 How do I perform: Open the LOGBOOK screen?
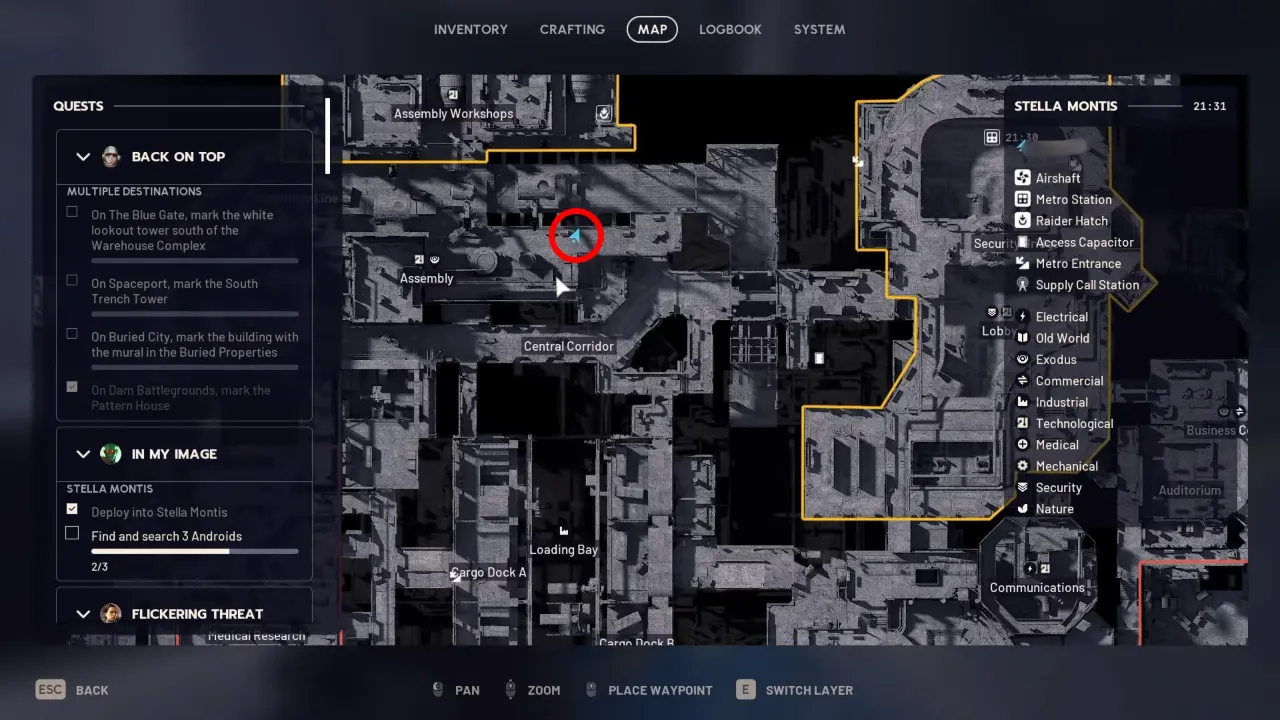pos(730,29)
